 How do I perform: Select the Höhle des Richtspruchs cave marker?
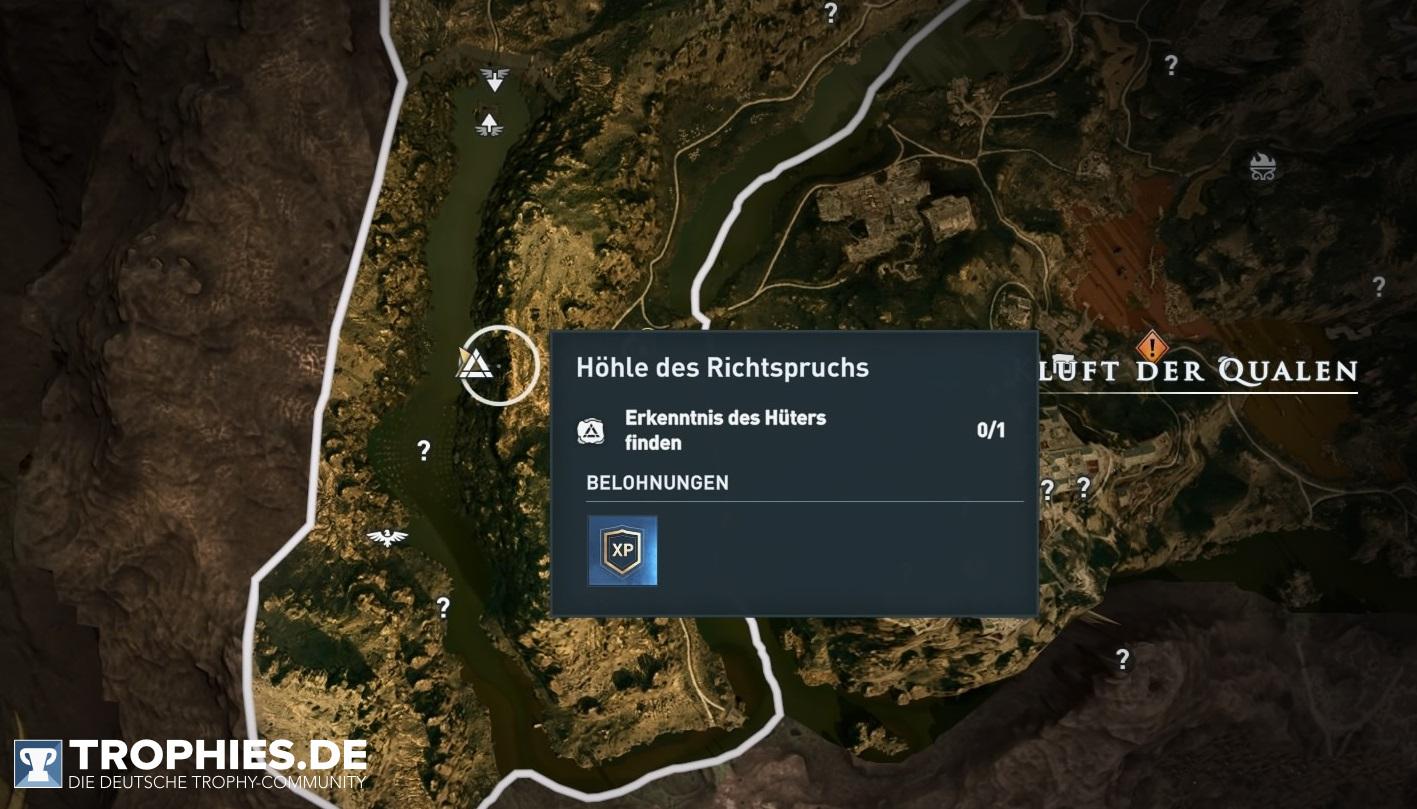[475, 363]
